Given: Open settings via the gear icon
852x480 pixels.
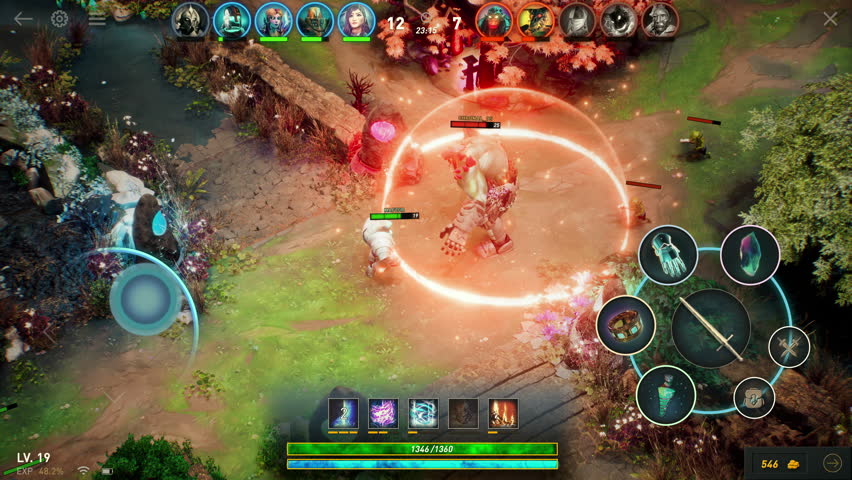Looking at the screenshot, I should point(60,19).
